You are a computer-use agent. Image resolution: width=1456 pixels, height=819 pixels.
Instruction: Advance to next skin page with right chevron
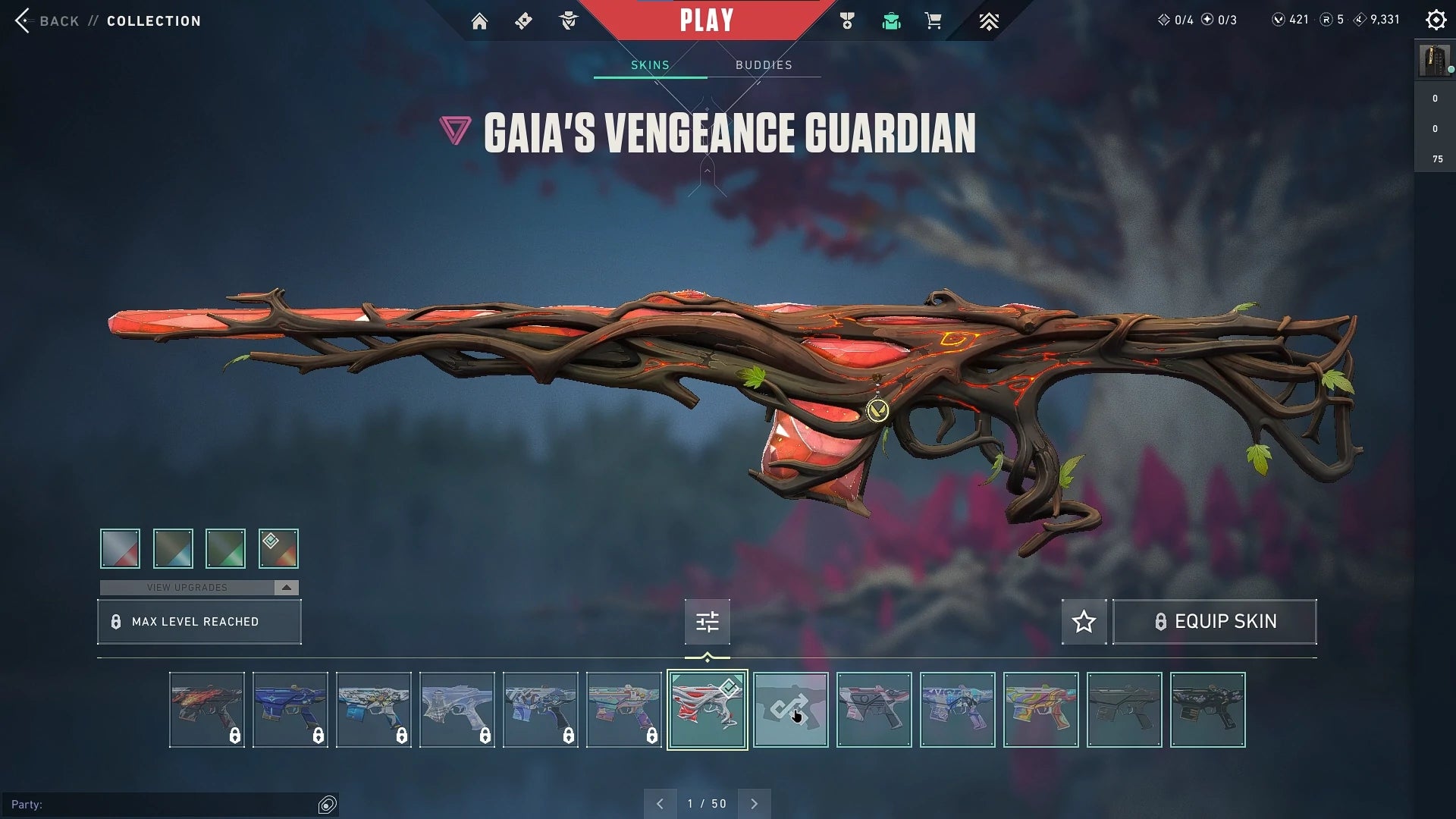click(754, 803)
